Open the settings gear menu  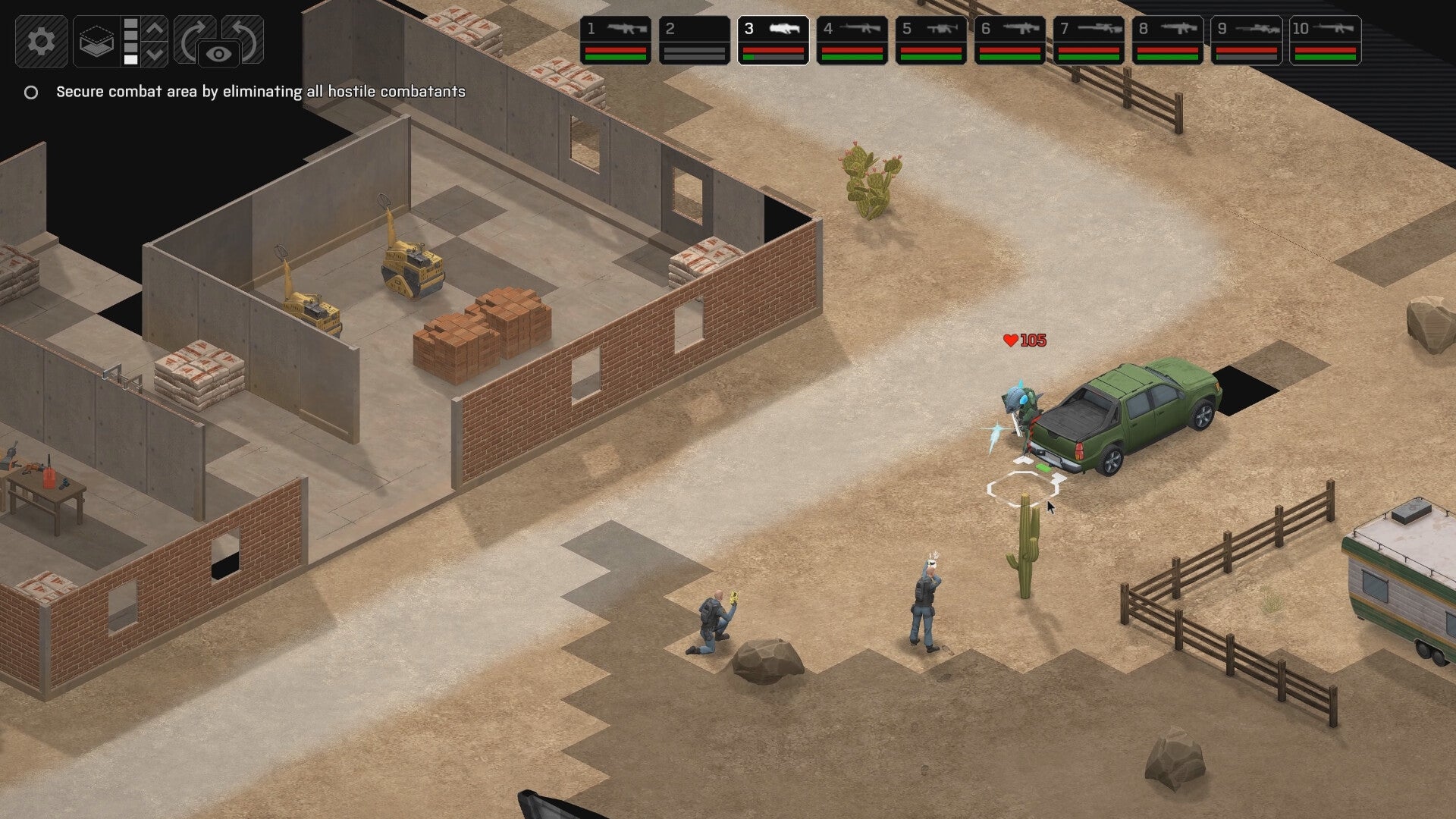coord(42,42)
